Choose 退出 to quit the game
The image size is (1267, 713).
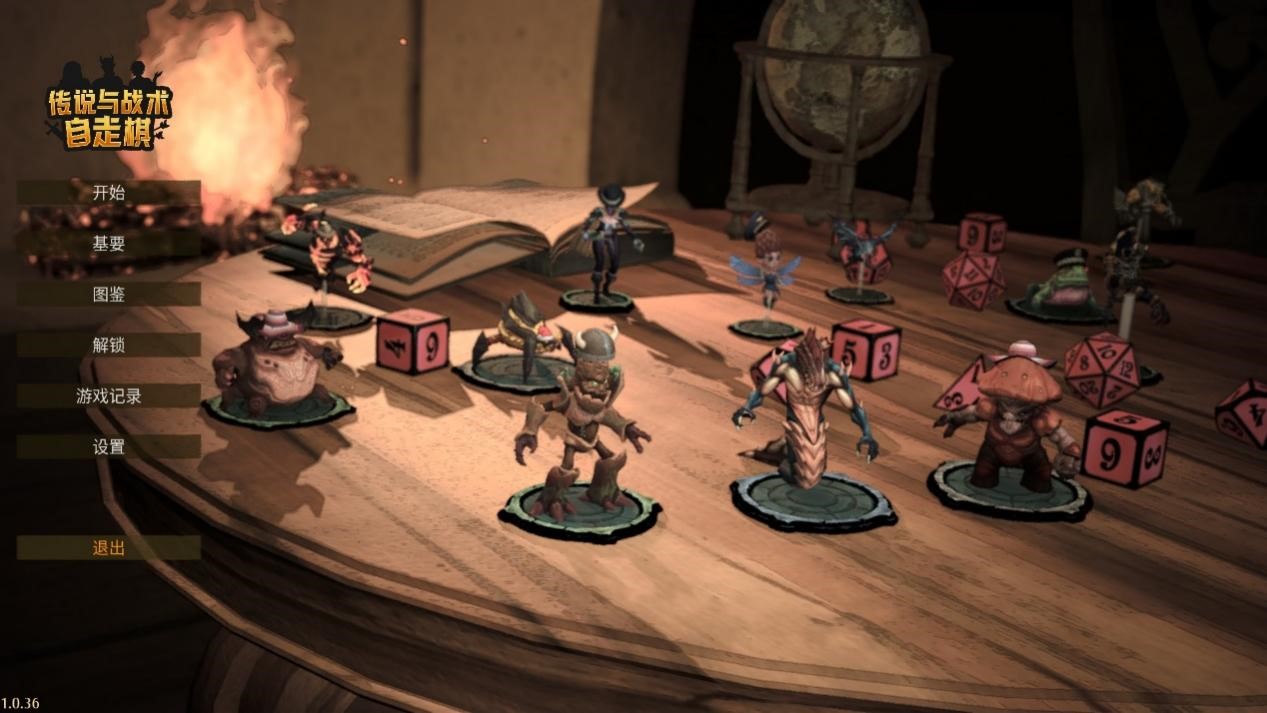pos(108,548)
